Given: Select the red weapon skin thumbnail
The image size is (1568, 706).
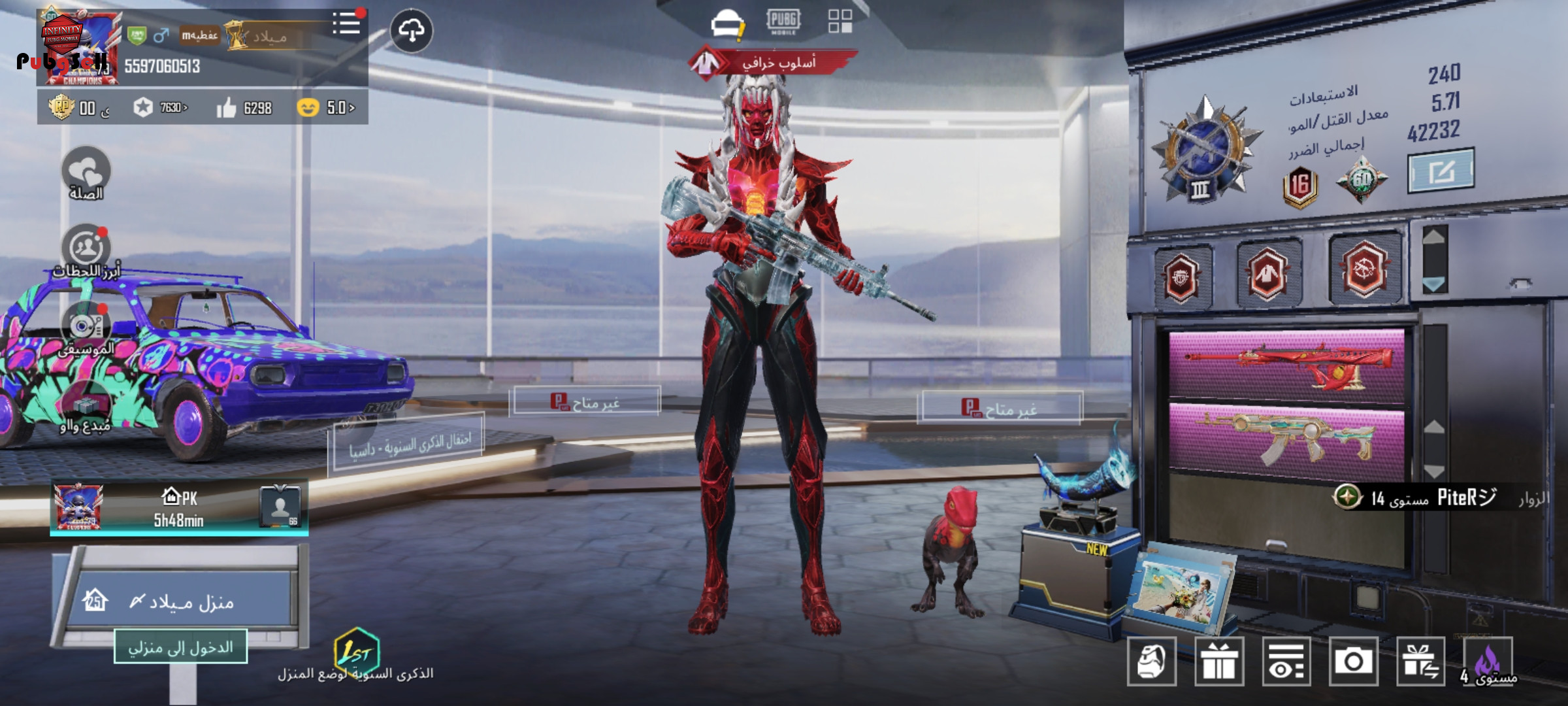Looking at the screenshot, I should [x=1286, y=365].
